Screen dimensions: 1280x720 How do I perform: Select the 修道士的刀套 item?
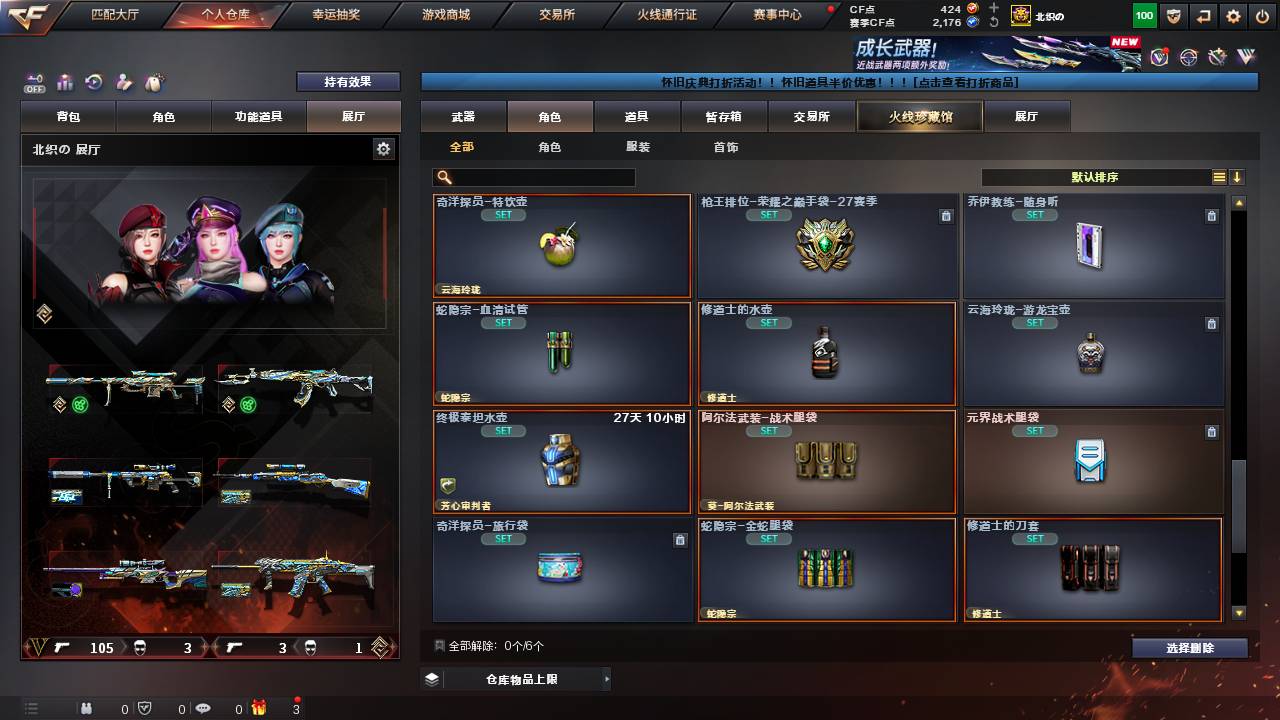(x=1092, y=569)
